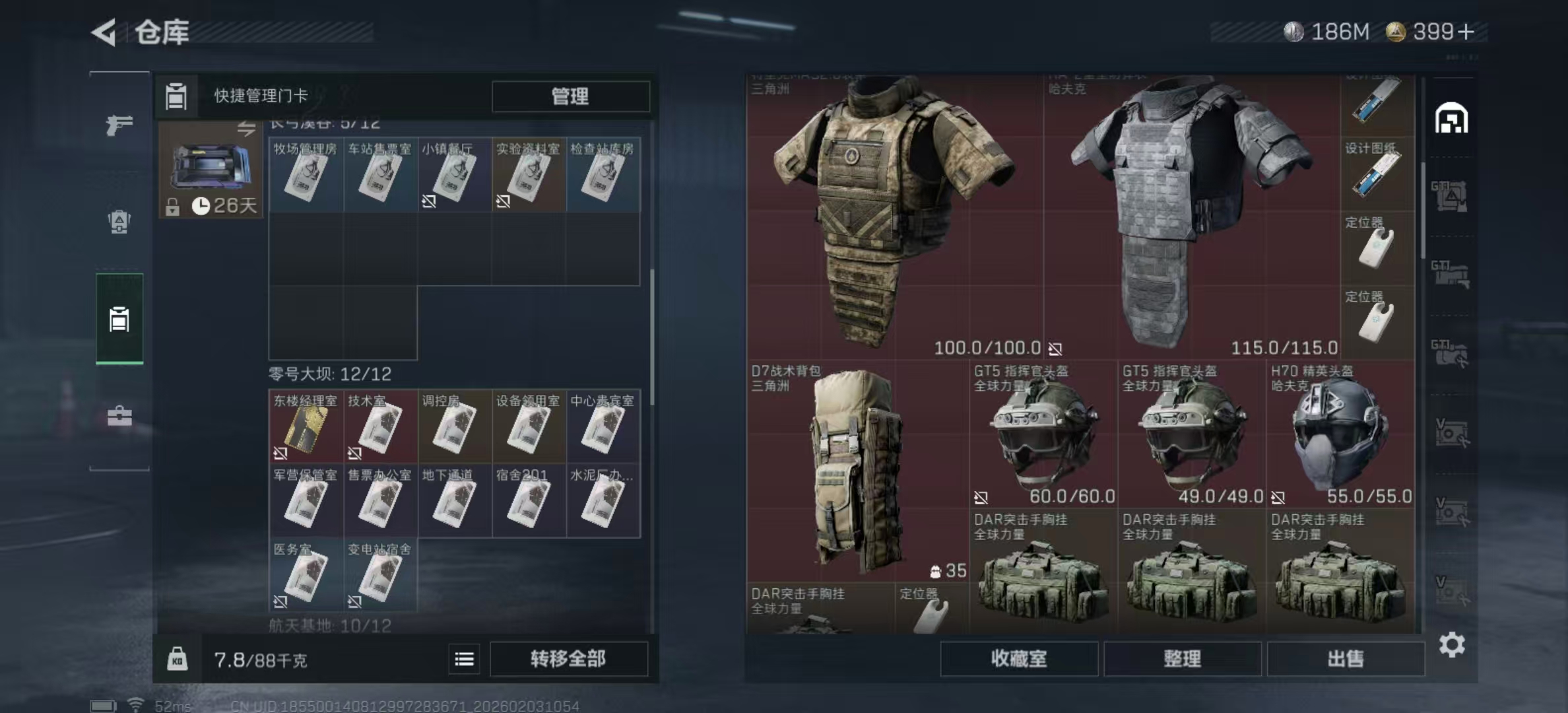Screen dimensions: 1568x713
Task: Choose the 宿舍201 keycard
Action: coord(528,500)
